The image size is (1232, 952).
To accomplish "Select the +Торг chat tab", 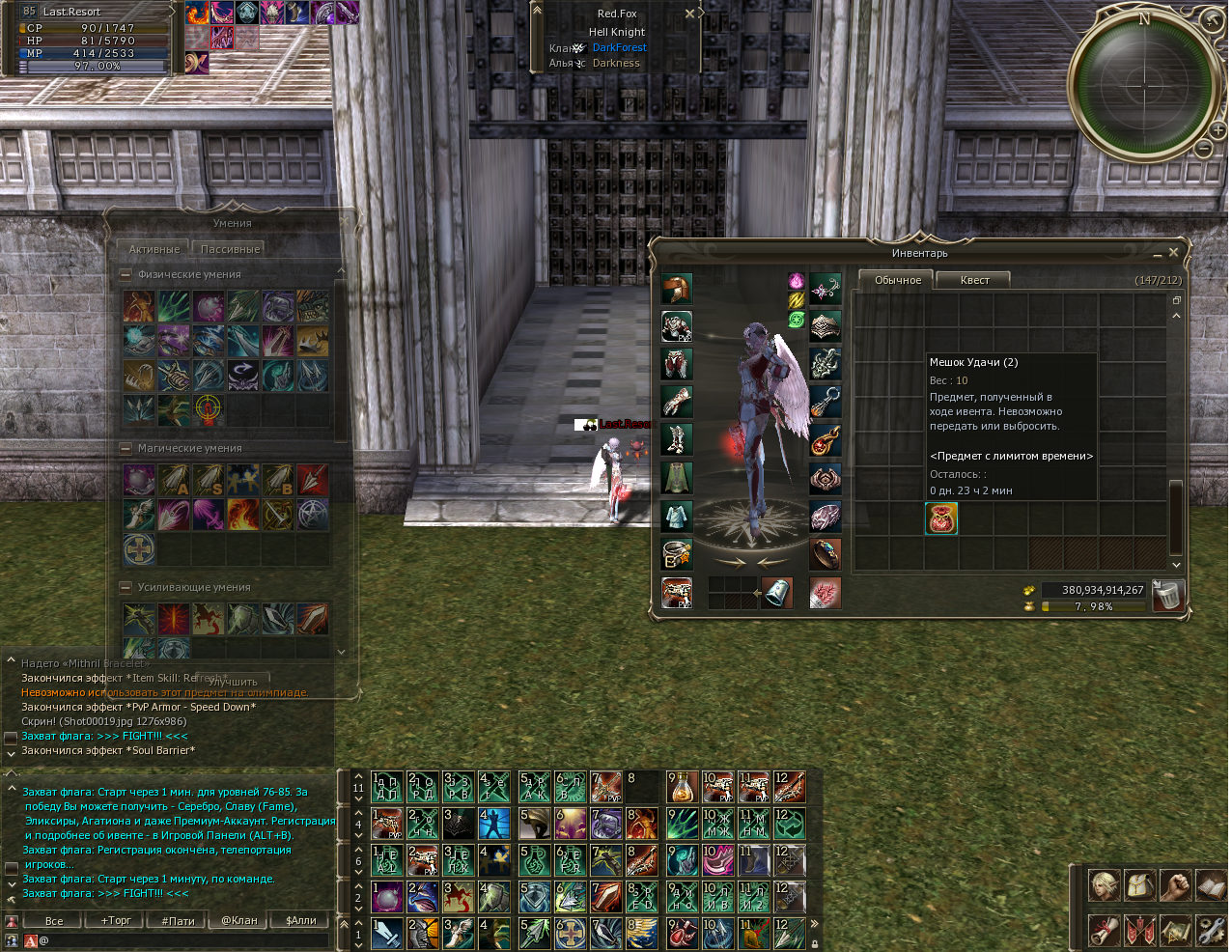I will click(x=116, y=920).
